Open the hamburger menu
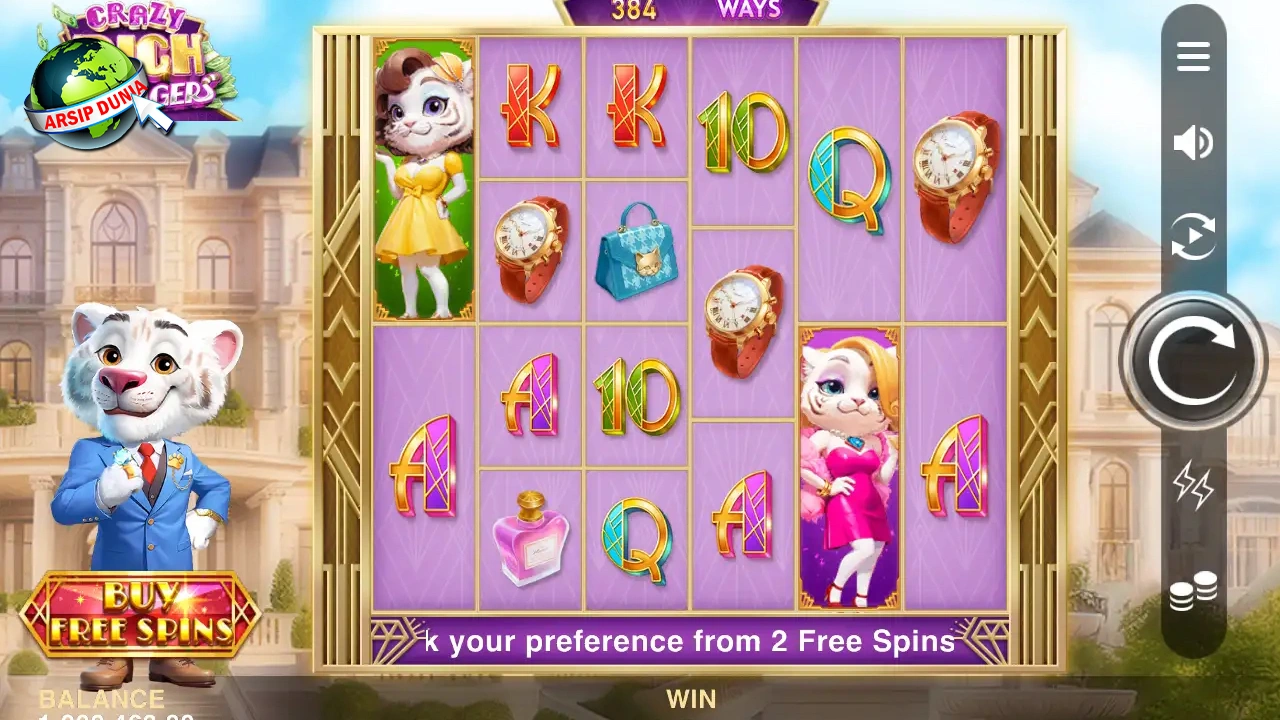 coord(1193,57)
